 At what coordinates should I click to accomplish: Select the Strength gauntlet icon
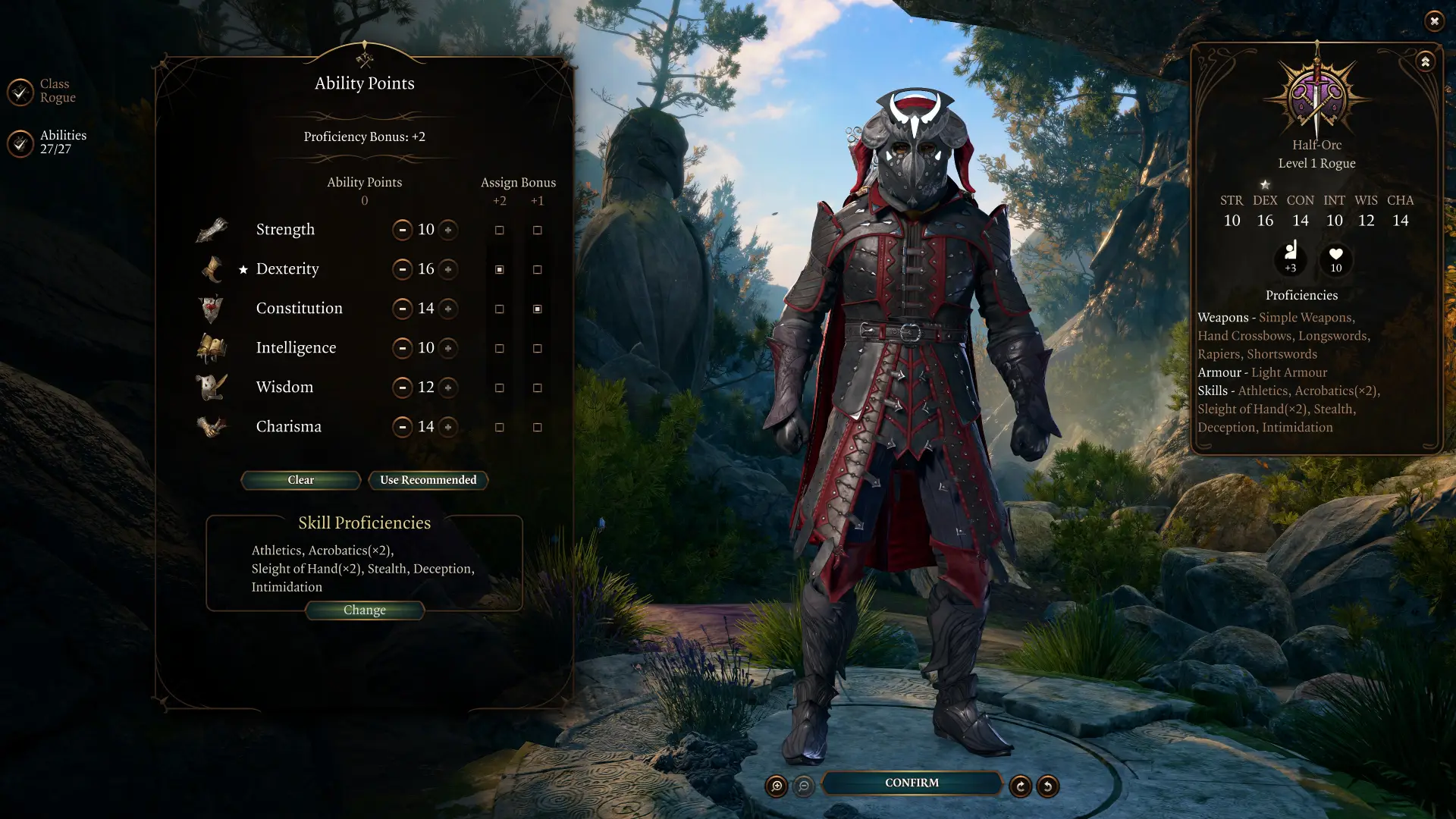[212, 229]
